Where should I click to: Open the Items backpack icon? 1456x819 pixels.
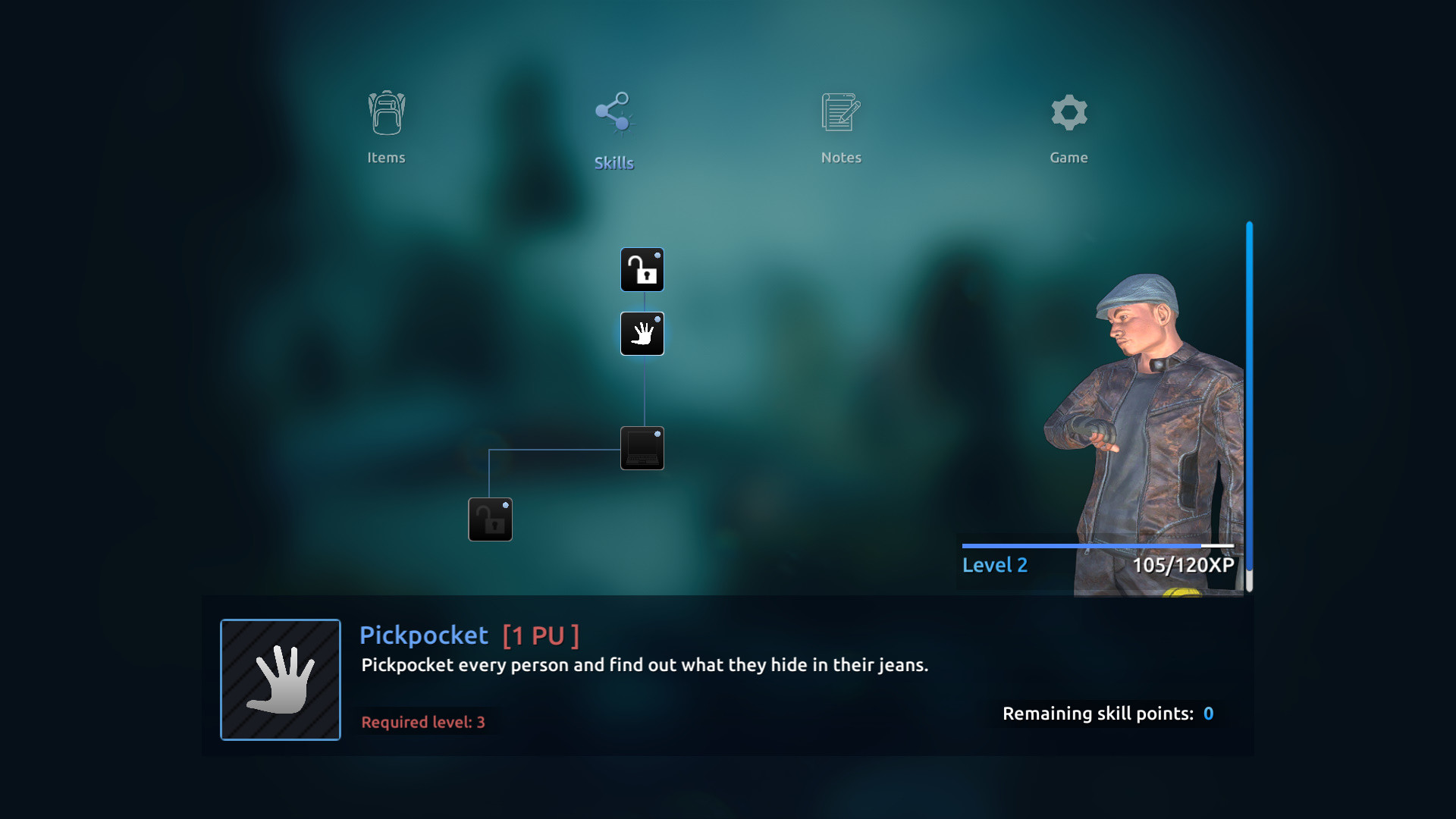click(386, 113)
